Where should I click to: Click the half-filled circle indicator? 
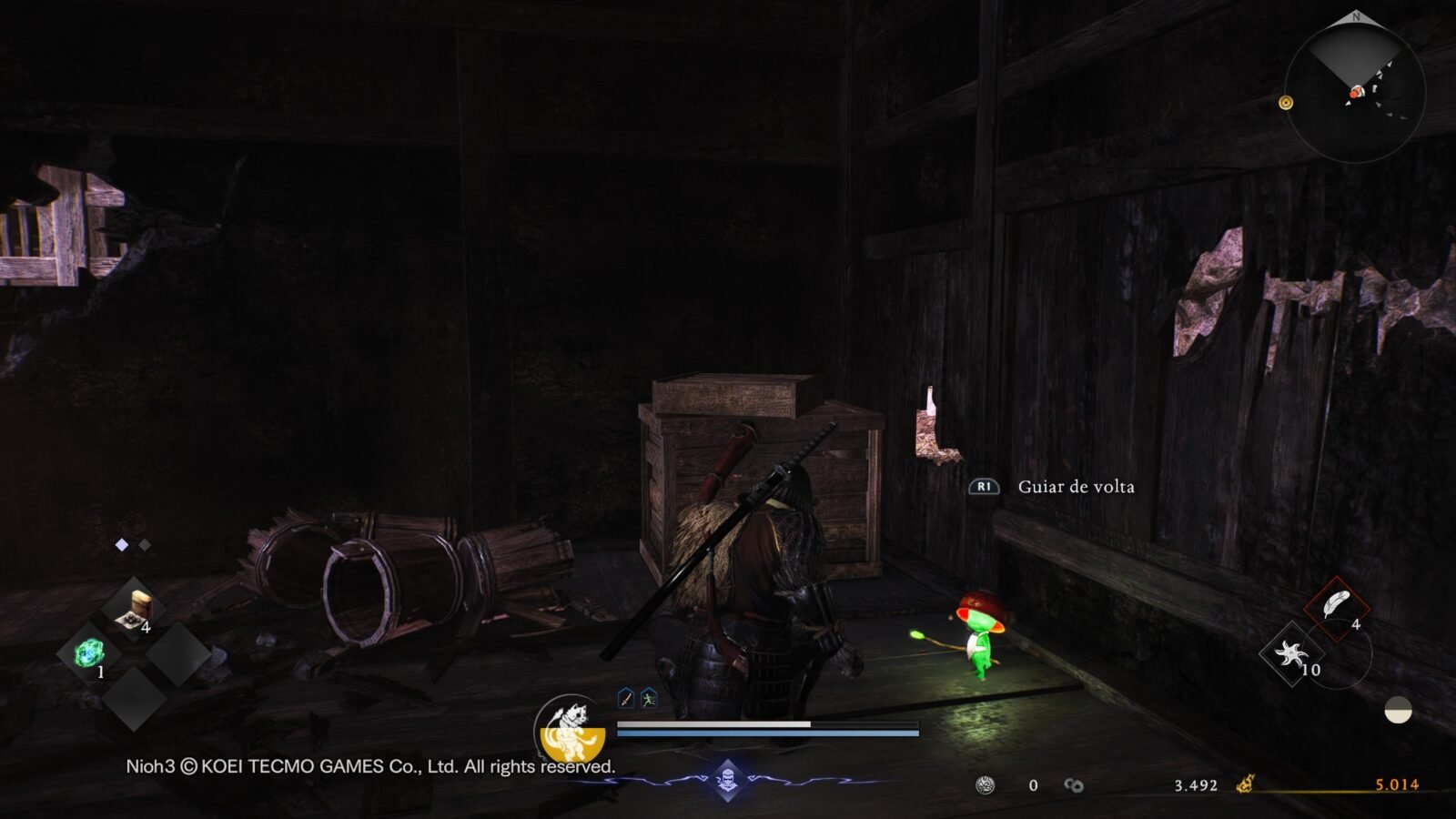(1398, 711)
